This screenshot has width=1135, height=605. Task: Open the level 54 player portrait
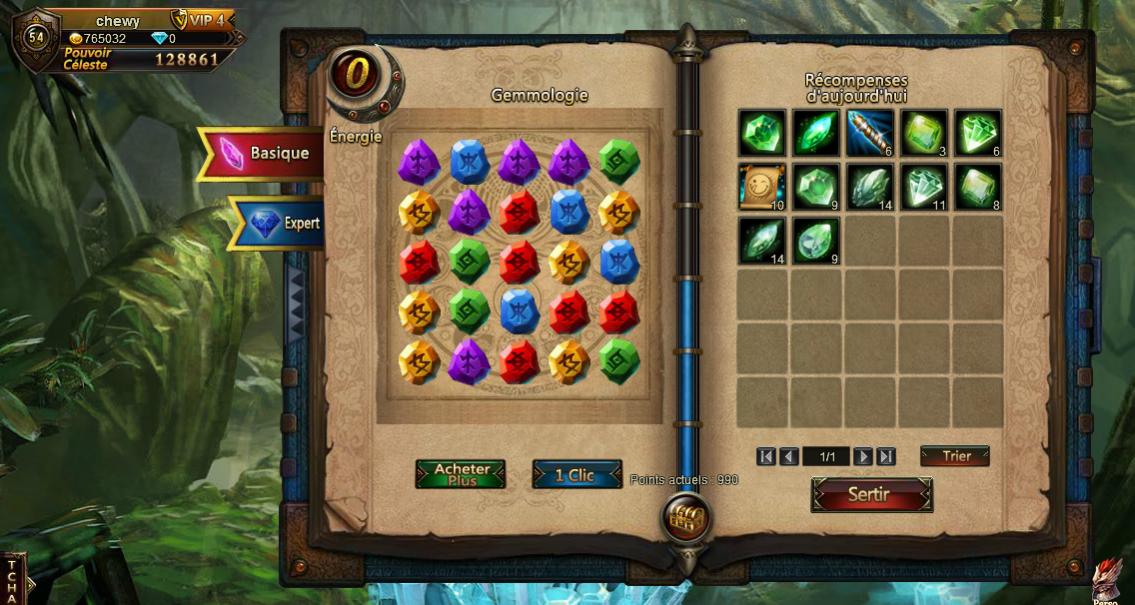click(36, 38)
